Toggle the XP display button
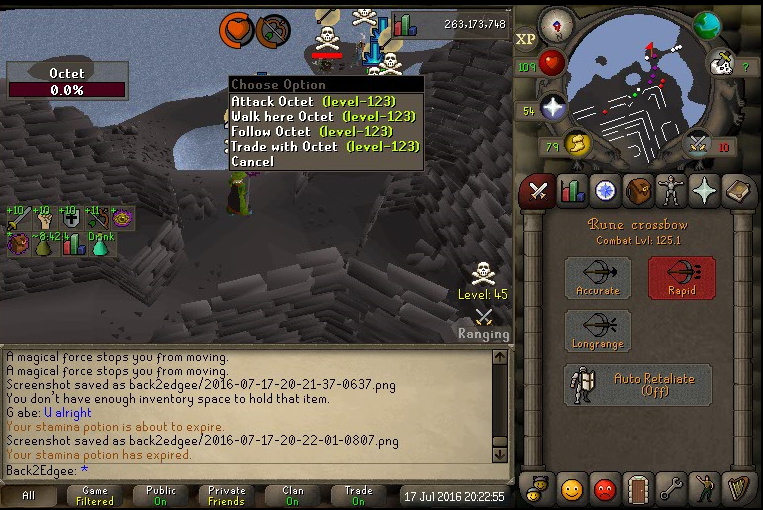Screen dimensions: 763x510 (x=526, y=39)
